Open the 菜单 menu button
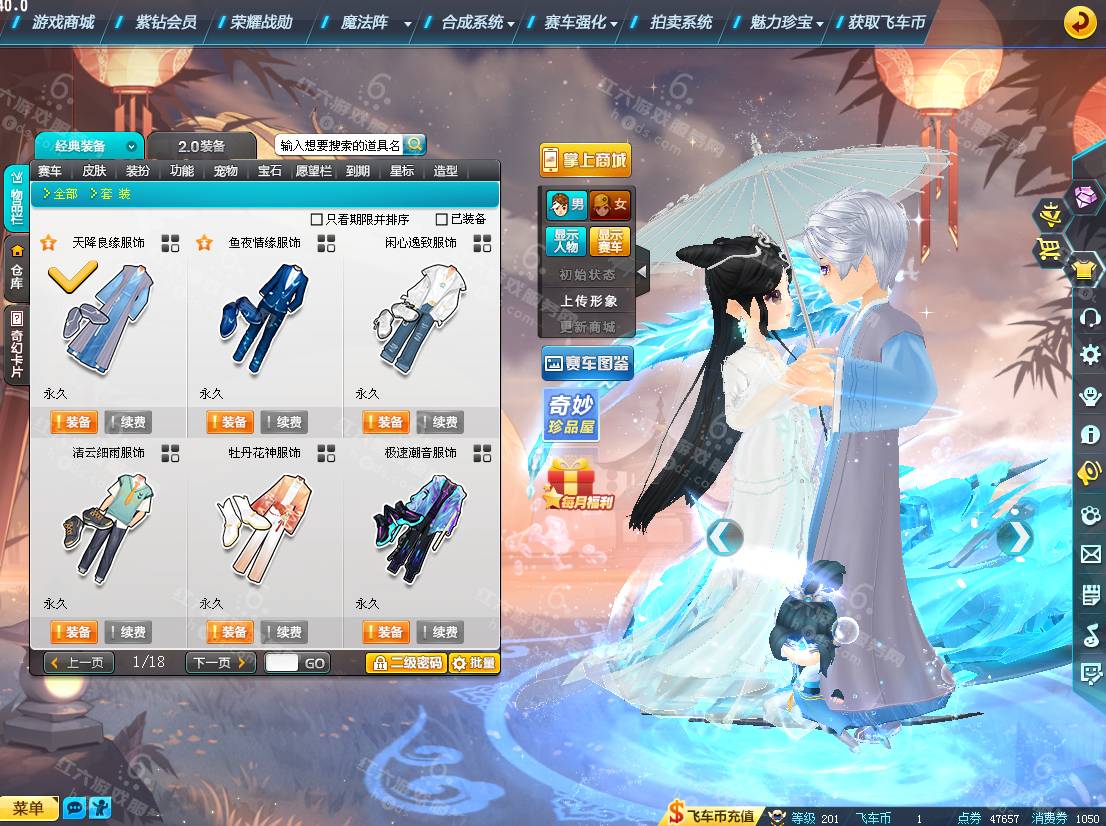 point(29,809)
